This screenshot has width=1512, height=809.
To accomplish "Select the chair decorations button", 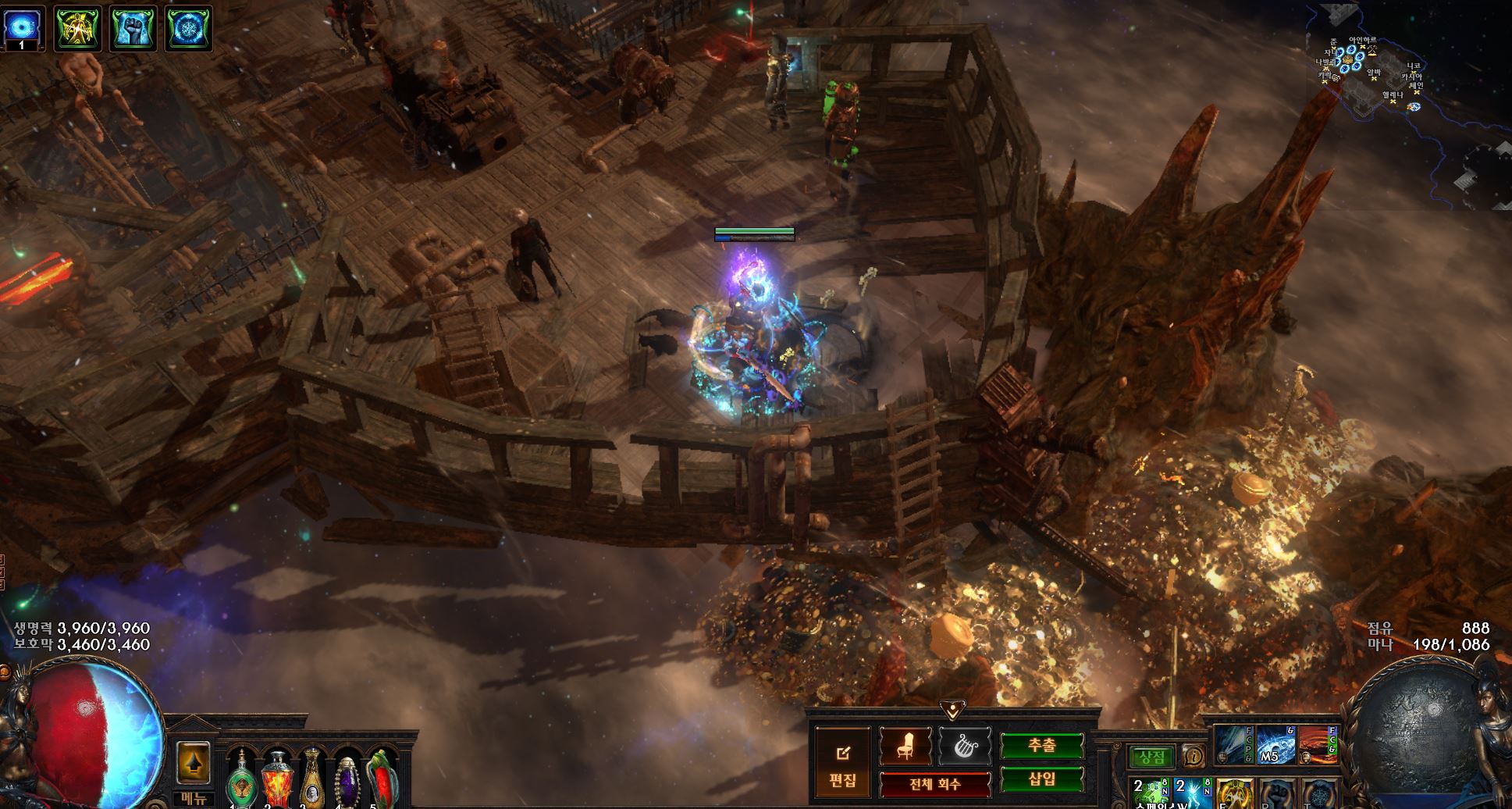I will click(905, 747).
